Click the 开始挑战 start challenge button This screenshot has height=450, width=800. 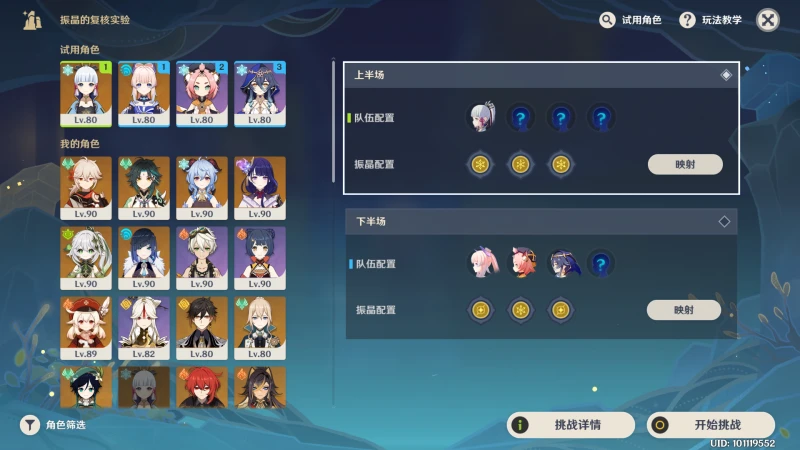(711, 425)
